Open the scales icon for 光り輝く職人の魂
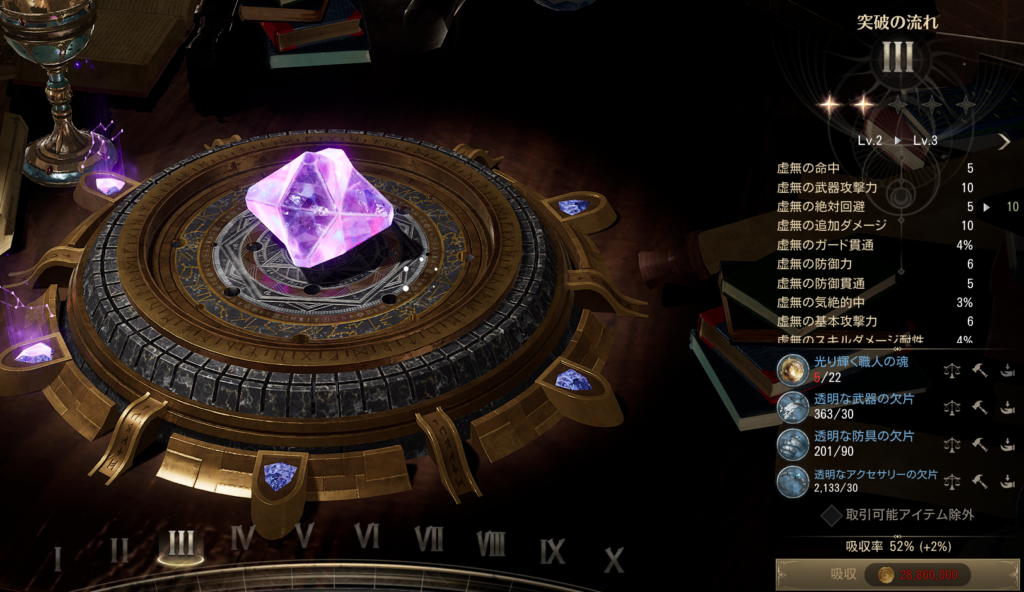The height and width of the screenshot is (592, 1024). 952,371
